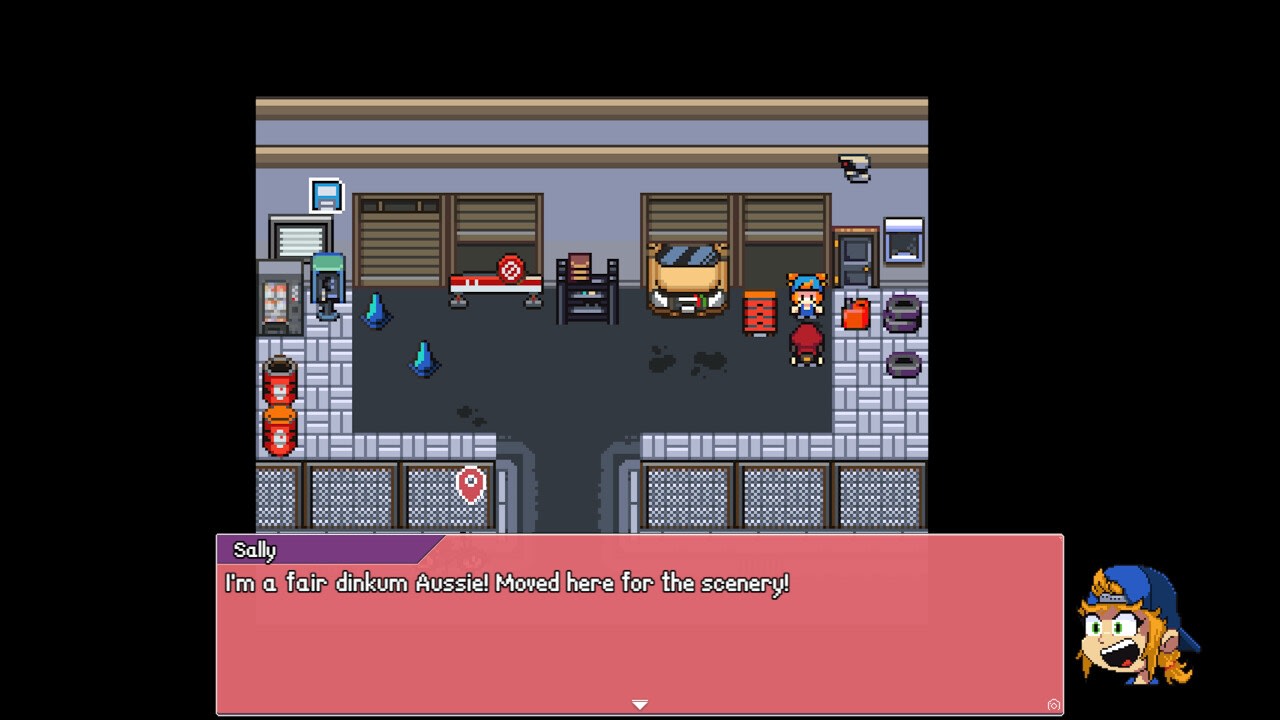The image size is (1280, 720).
Task: Toggle the left closed garage shutter
Action: [x=397, y=240]
